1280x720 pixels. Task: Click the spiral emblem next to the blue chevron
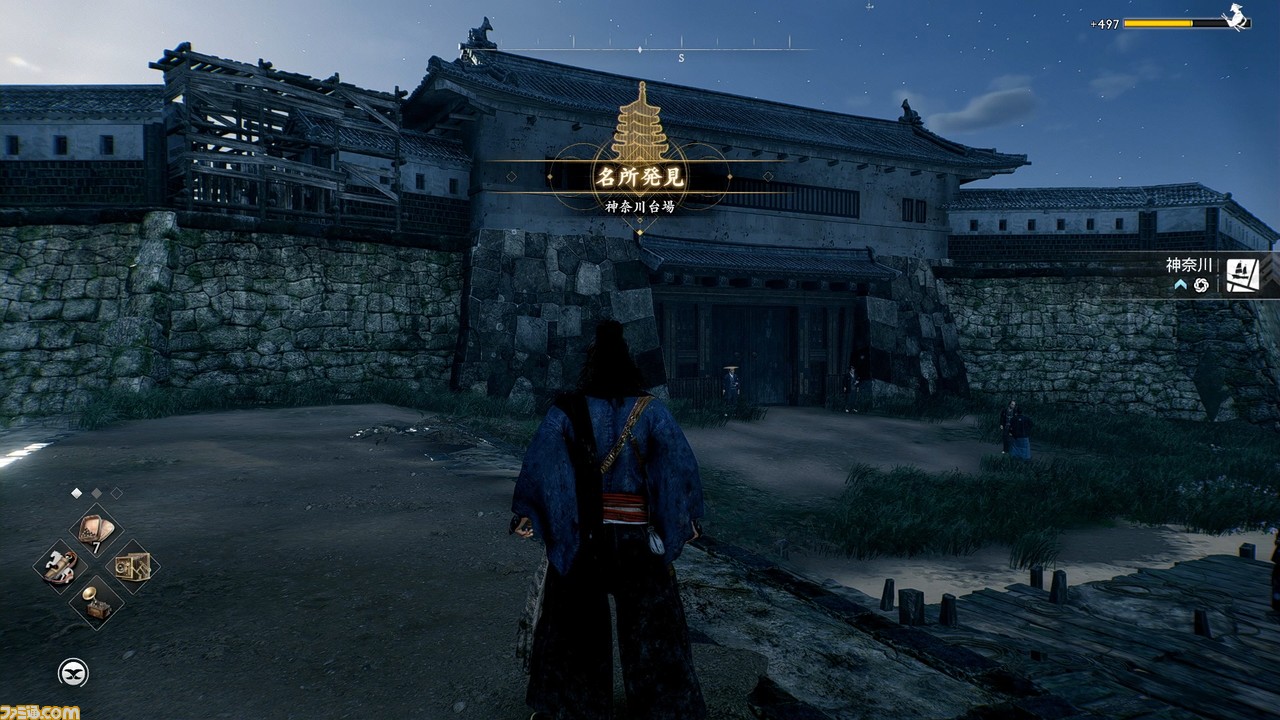1201,285
